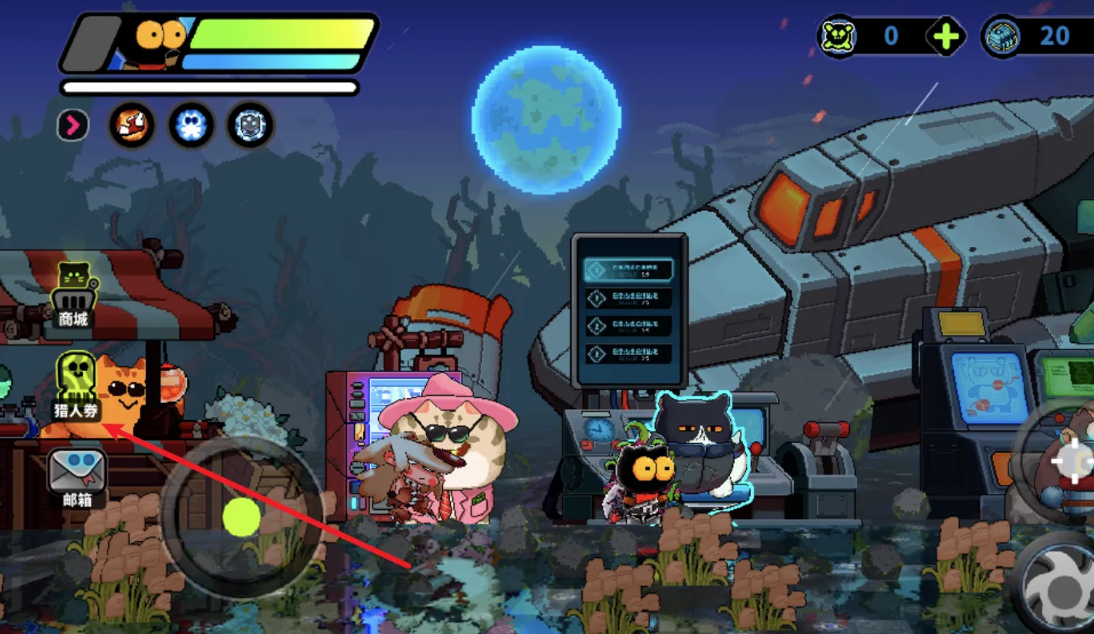Activate the spinning blade skill button
Viewport: 1094px width, 634px height.
coord(1059,587)
